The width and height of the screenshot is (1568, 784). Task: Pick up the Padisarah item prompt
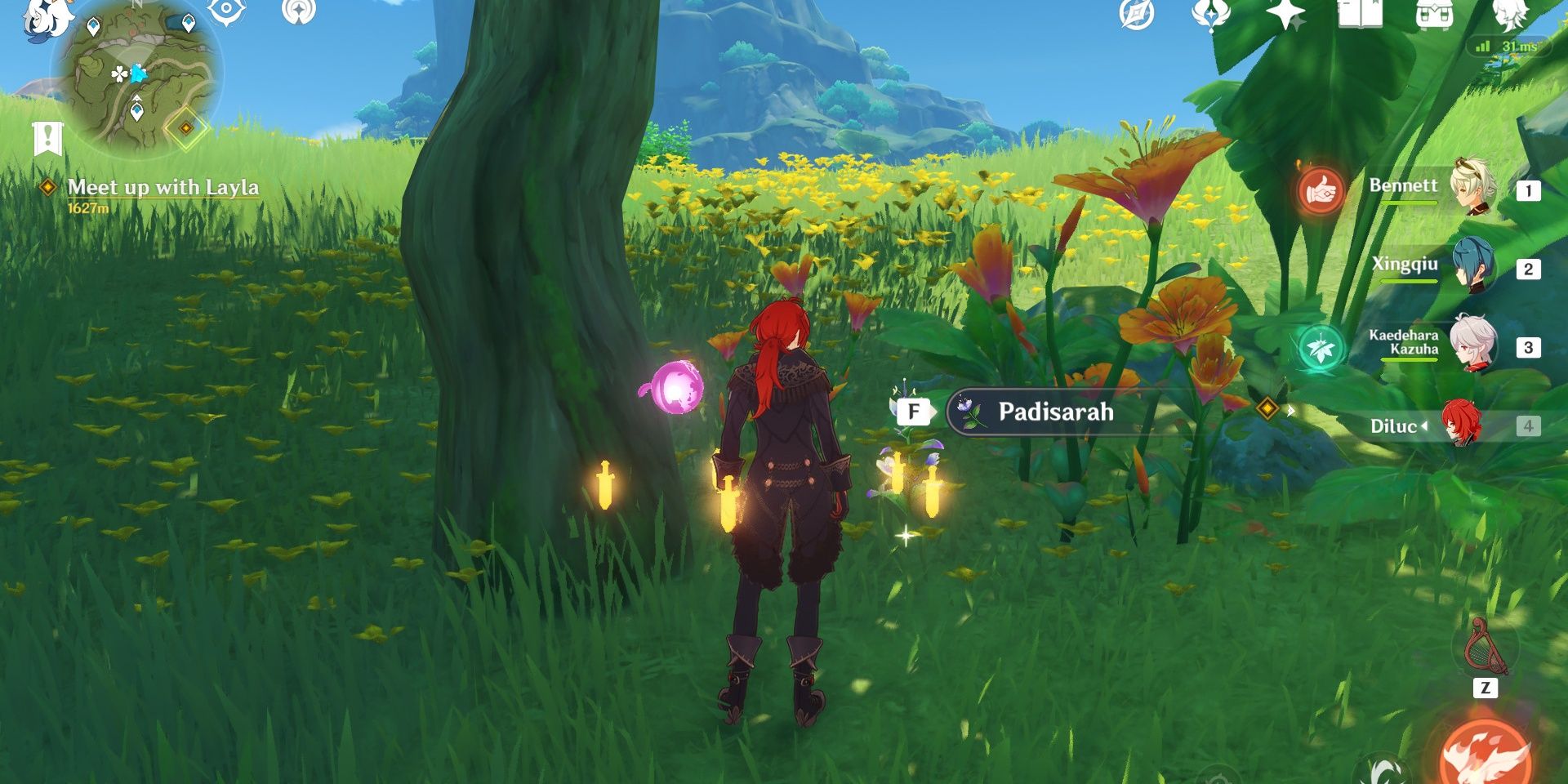(x=1055, y=412)
